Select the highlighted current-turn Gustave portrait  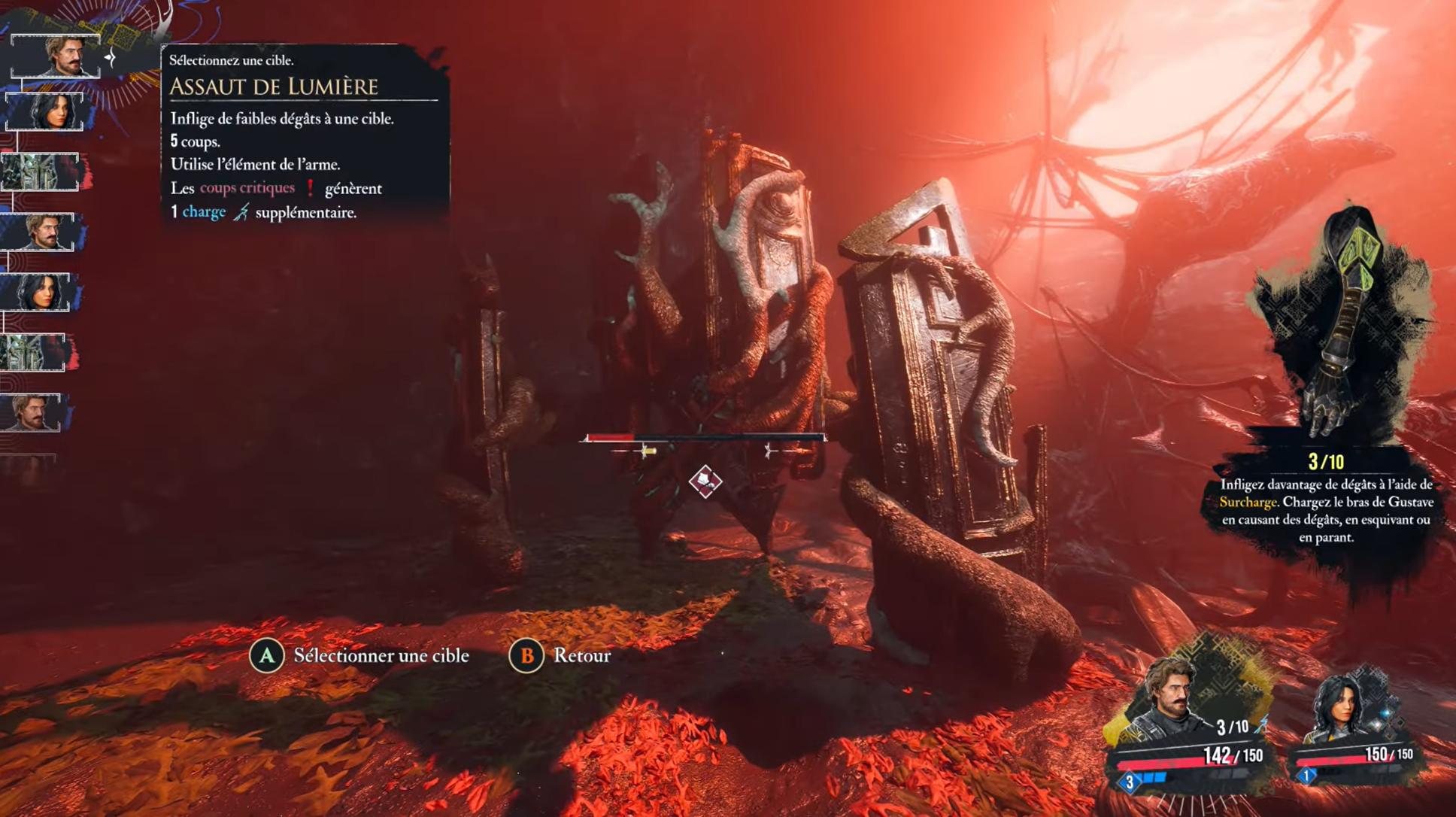coord(56,56)
